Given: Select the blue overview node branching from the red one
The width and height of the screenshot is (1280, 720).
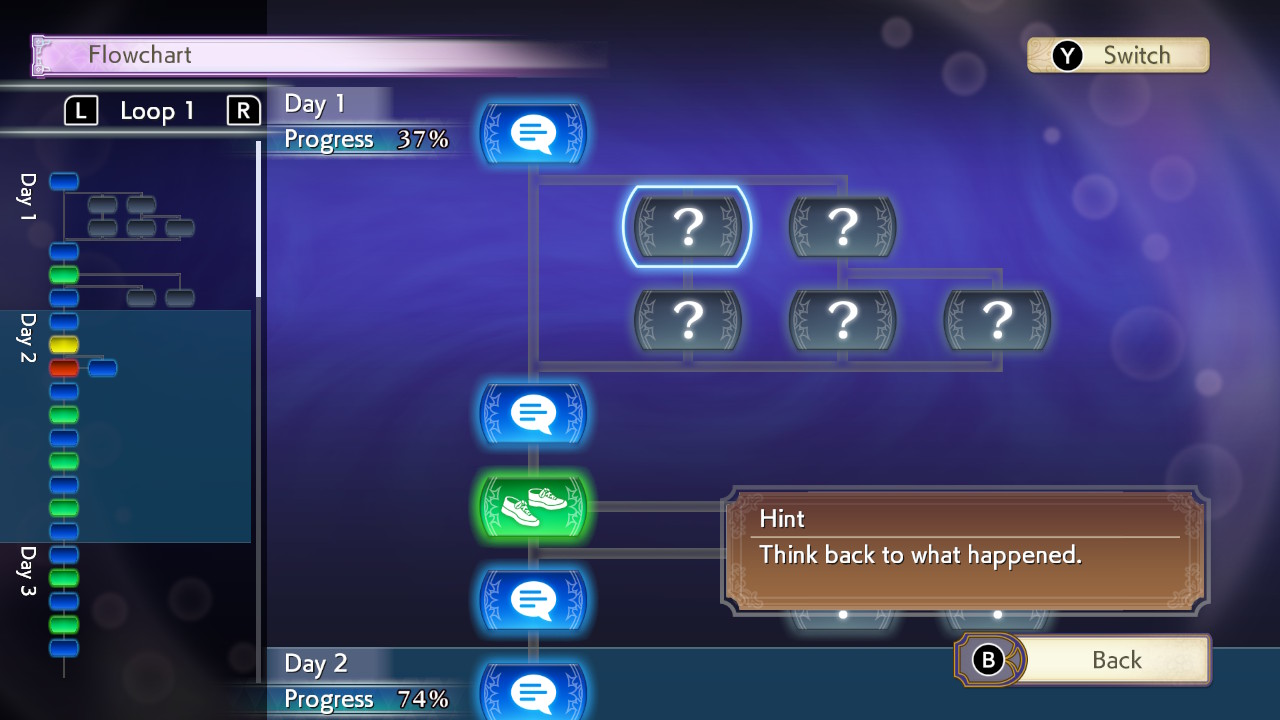Looking at the screenshot, I should (x=102, y=368).
